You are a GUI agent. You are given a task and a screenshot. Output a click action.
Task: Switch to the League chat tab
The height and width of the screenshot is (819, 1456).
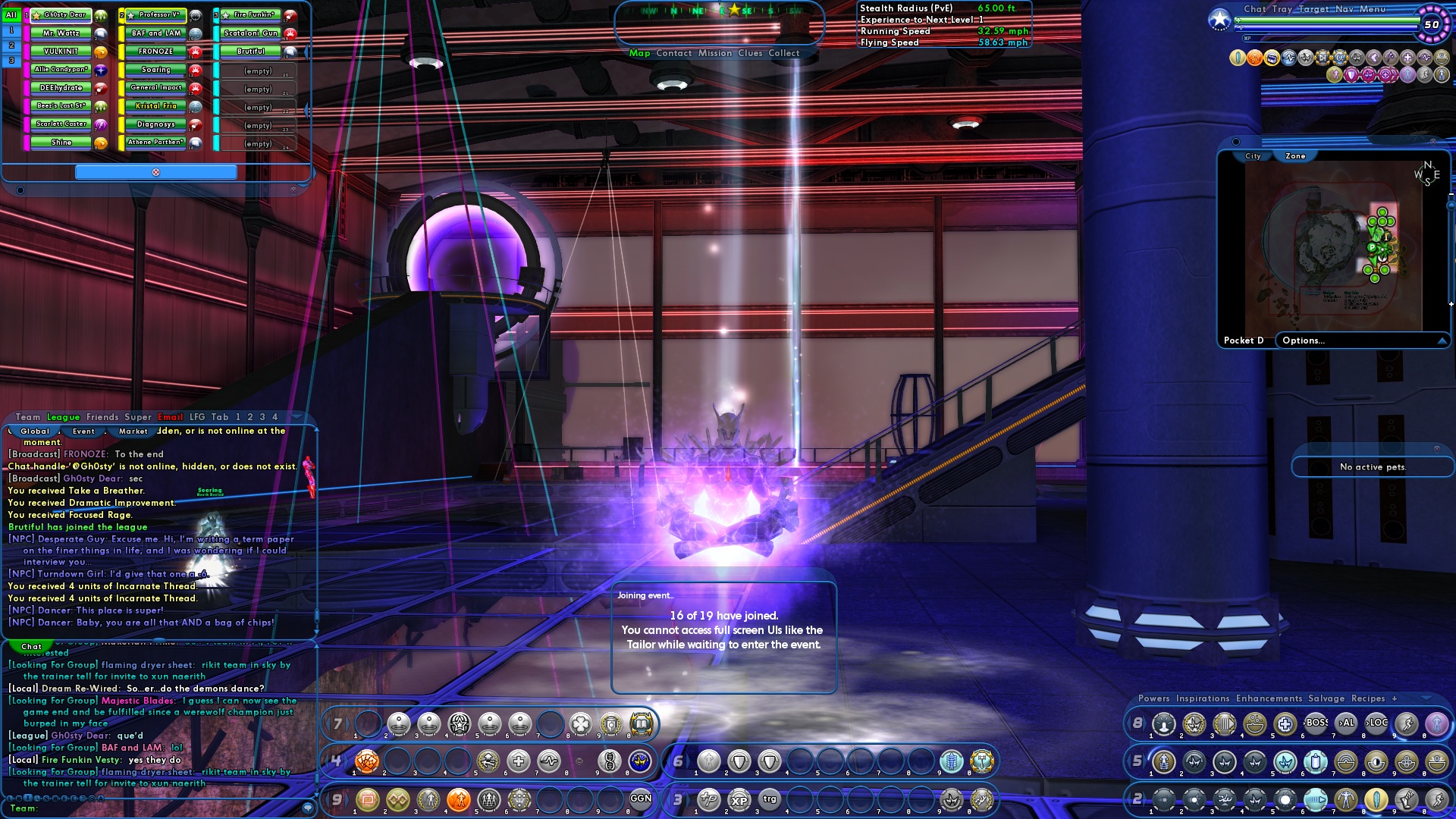[x=63, y=417]
